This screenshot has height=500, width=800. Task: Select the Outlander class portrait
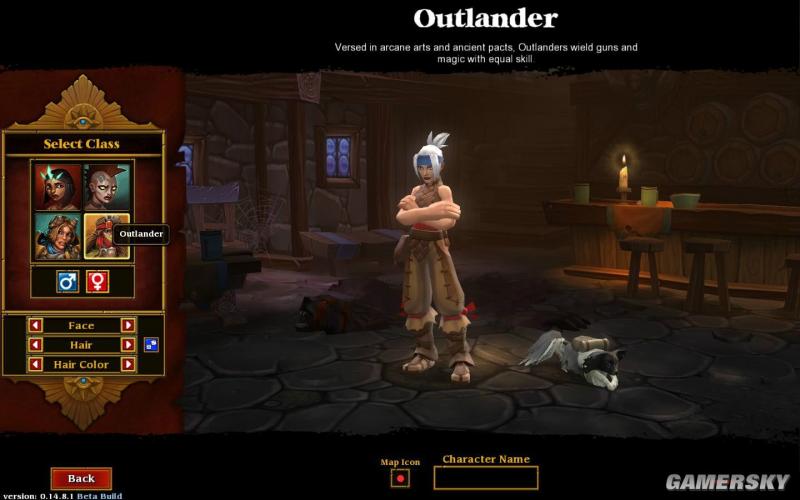(107, 236)
